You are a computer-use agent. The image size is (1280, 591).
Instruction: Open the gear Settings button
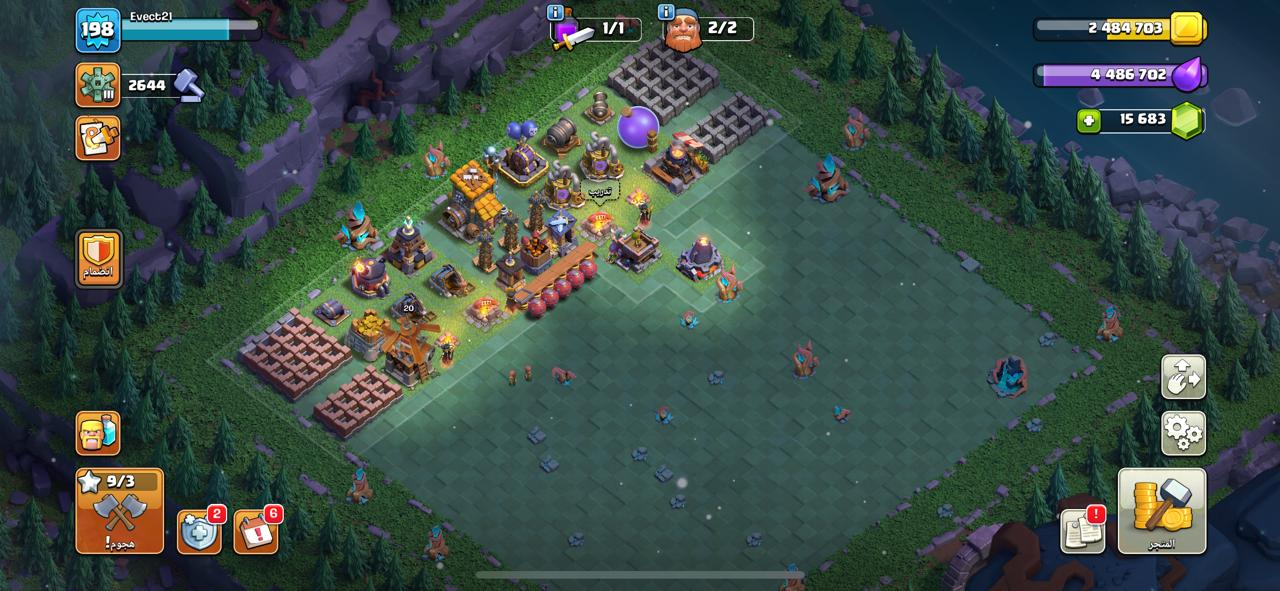(x=1183, y=433)
